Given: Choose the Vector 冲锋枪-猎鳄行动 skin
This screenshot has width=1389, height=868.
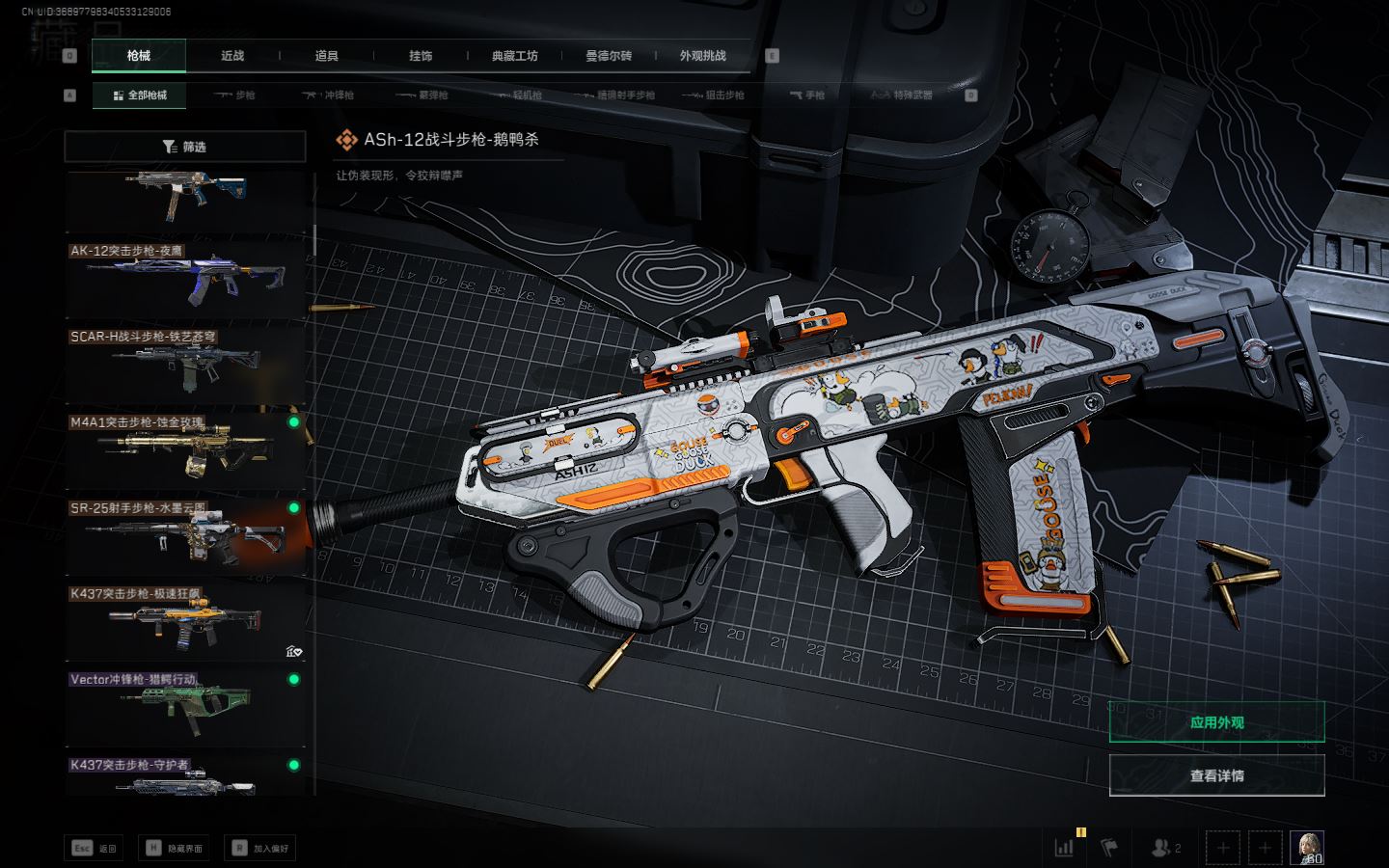Looking at the screenshot, I should pos(185,707).
